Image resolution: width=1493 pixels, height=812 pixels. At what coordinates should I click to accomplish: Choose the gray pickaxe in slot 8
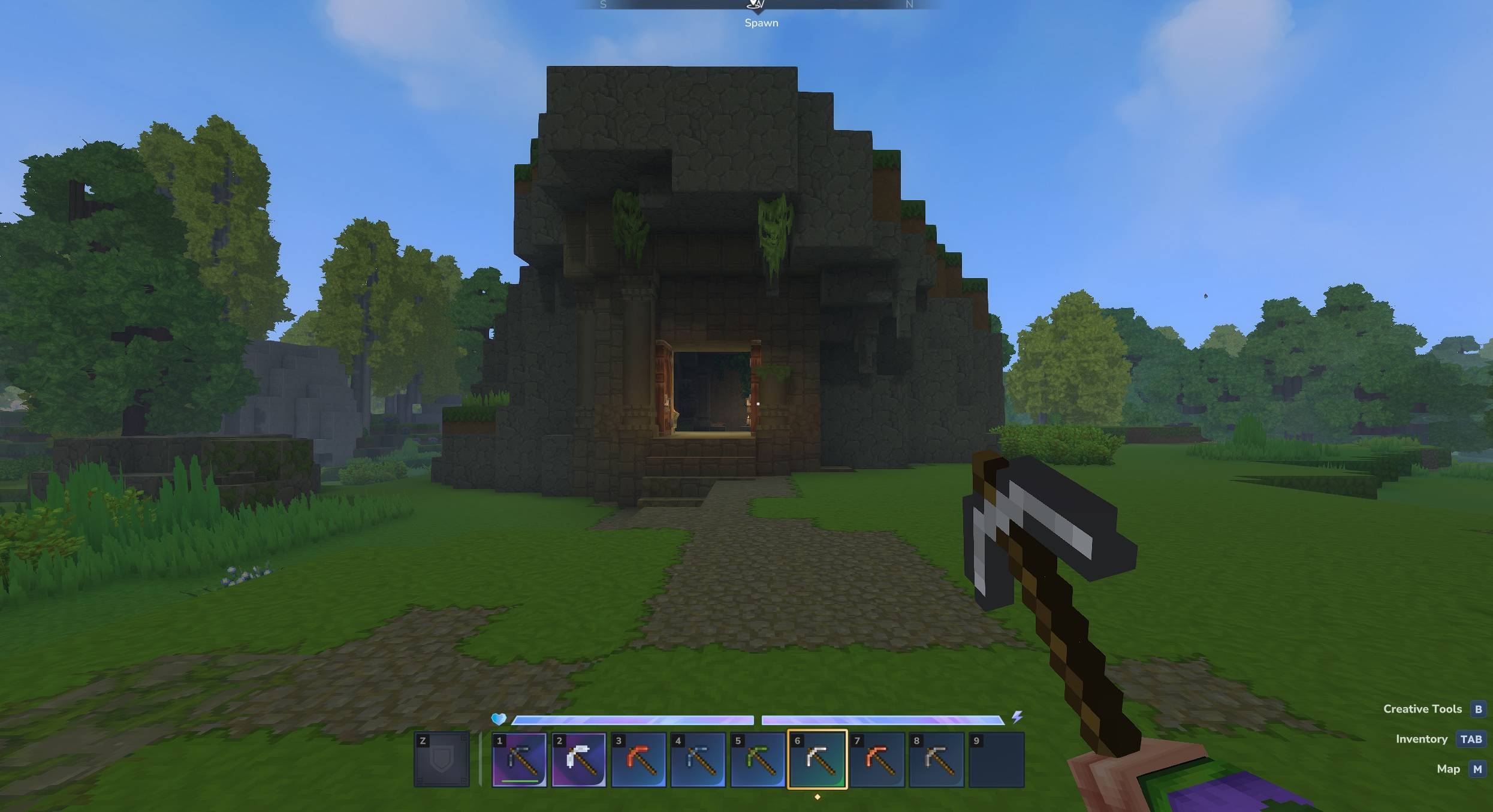936,759
